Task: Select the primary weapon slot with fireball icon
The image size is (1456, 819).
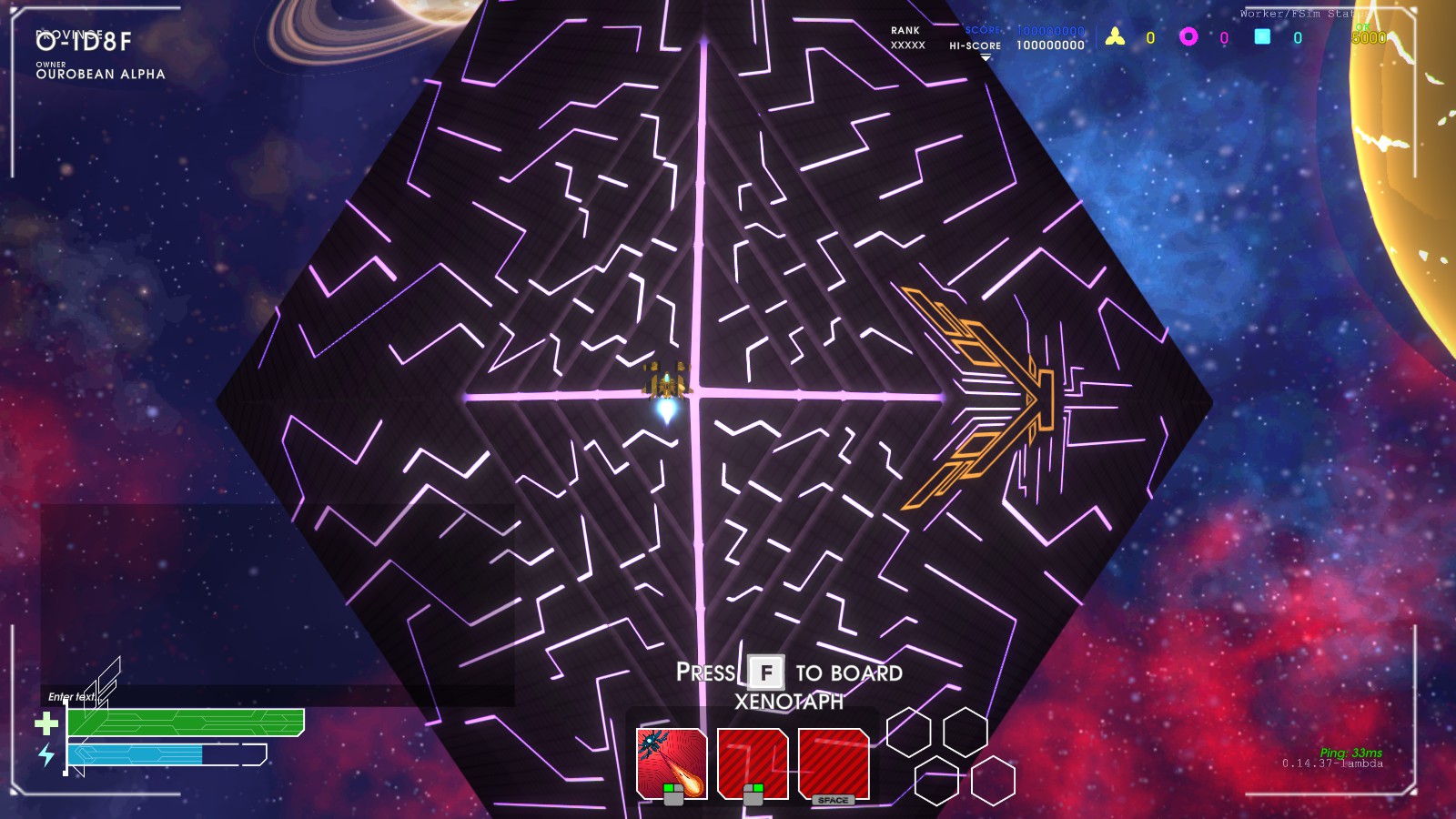Action: [x=672, y=760]
